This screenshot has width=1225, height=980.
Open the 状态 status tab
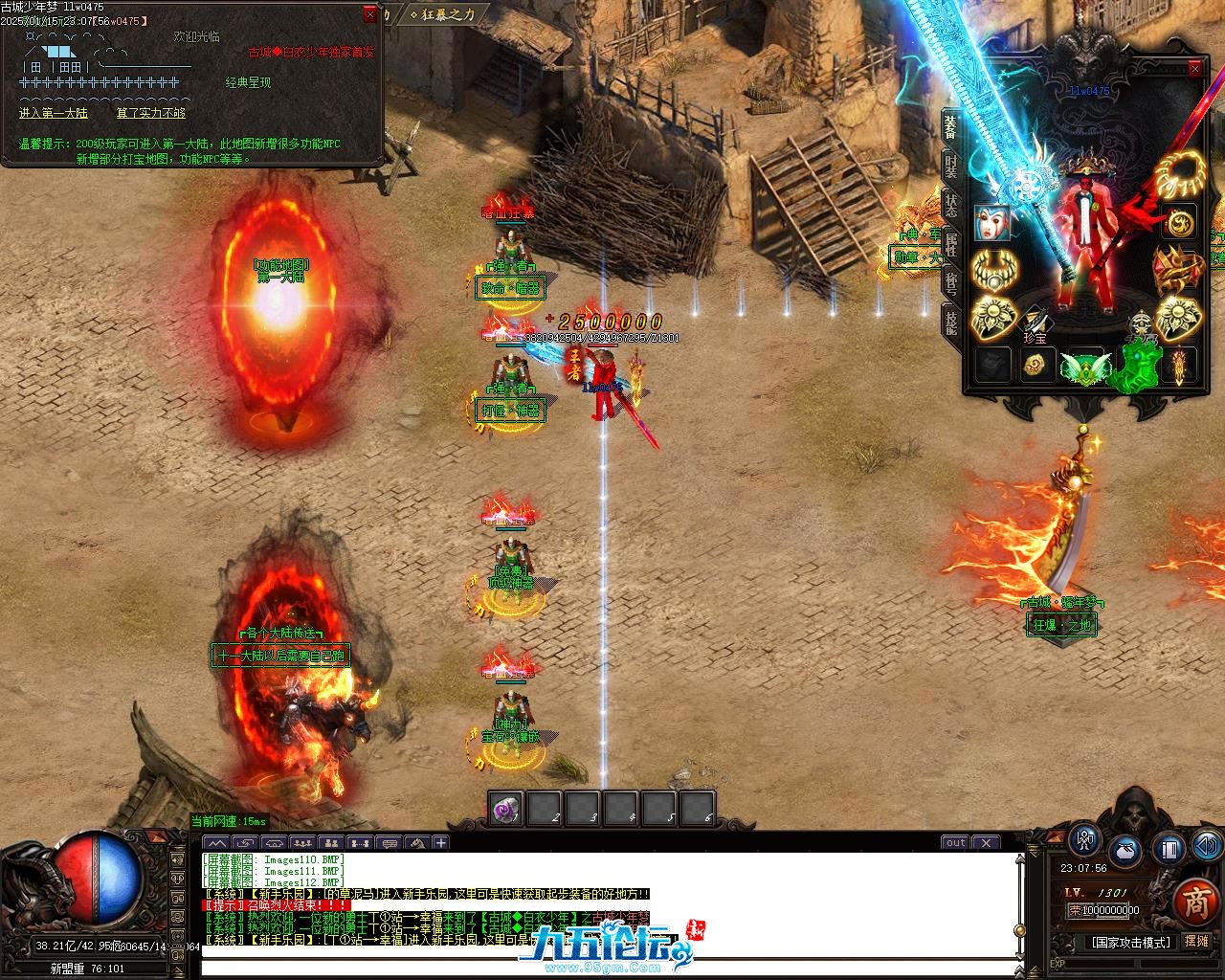950,205
